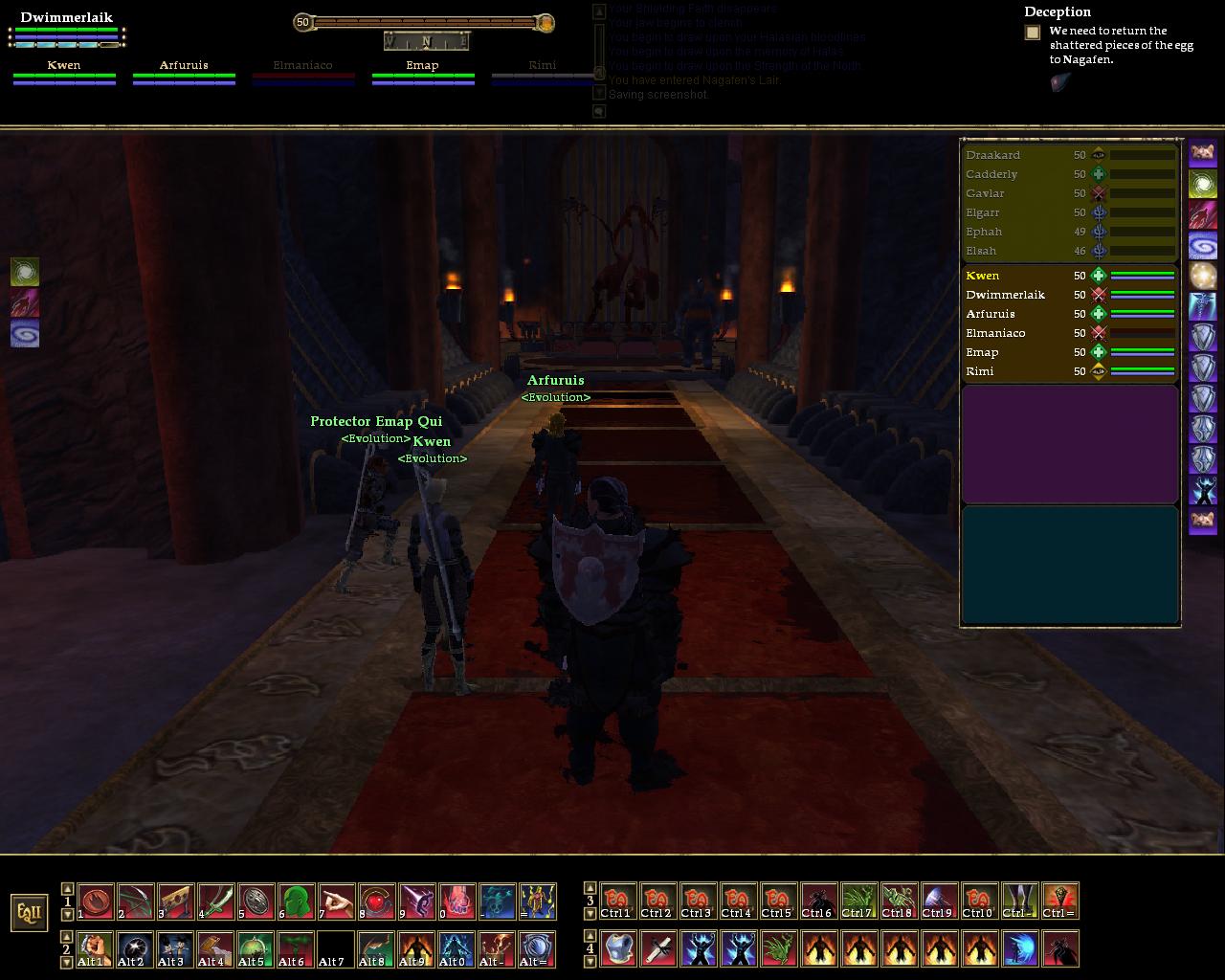
Task: Activate the pointing hand ability in slot 7
Action: point(336,902)
